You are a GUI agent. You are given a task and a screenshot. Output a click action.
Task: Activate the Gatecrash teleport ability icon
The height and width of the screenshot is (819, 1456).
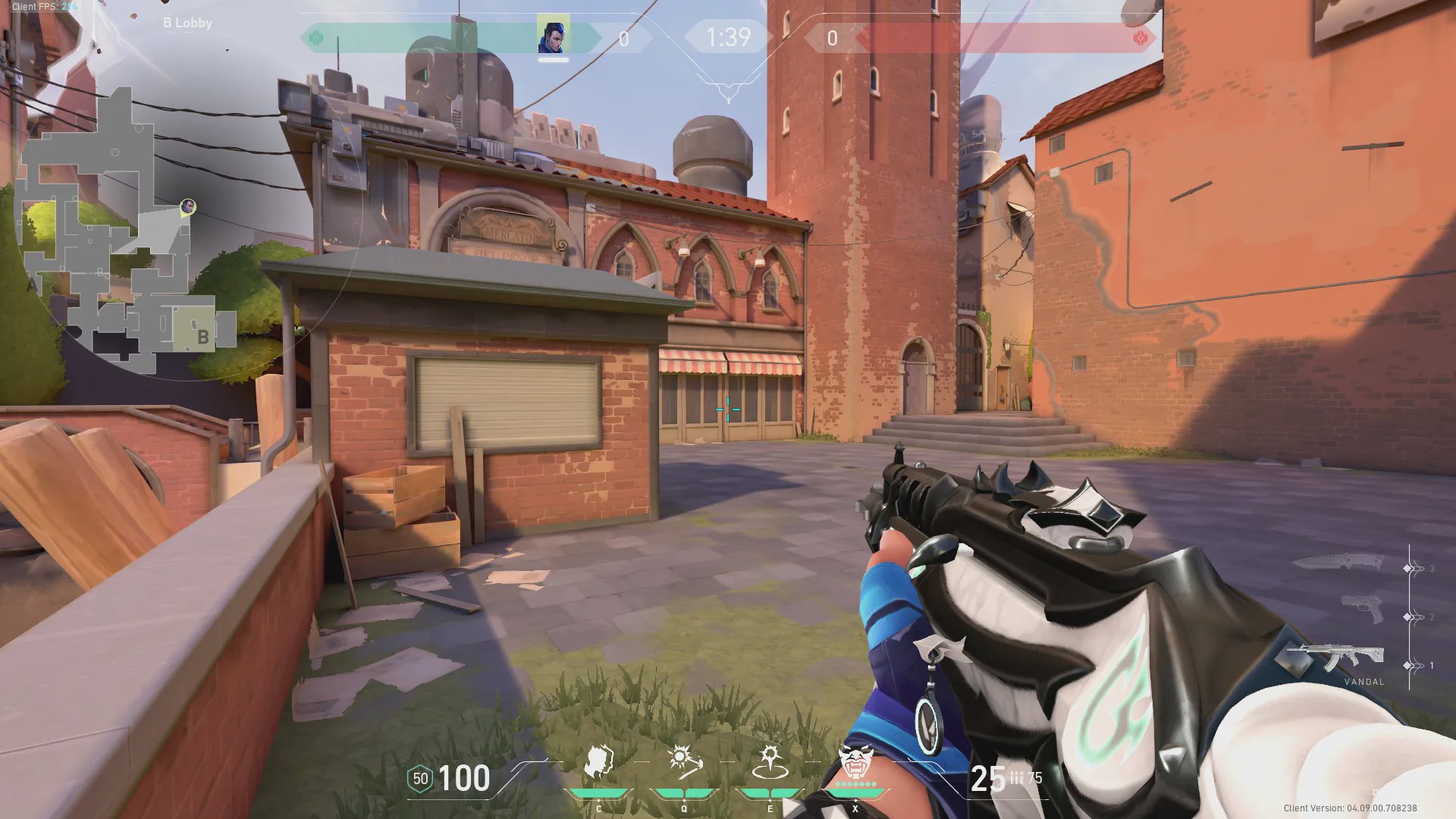[770, 763]
